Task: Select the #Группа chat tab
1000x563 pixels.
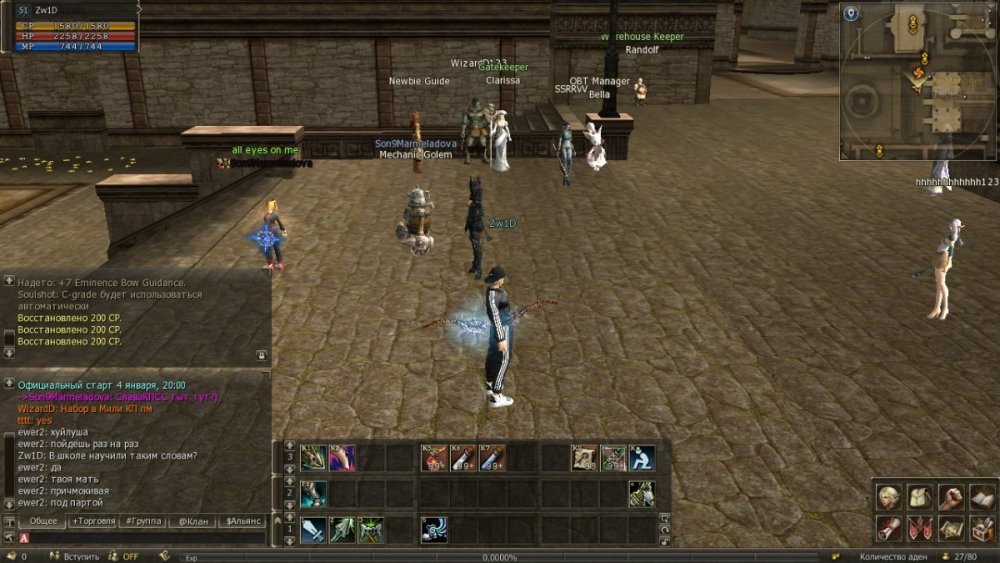Action: click(x=143, y=521)
